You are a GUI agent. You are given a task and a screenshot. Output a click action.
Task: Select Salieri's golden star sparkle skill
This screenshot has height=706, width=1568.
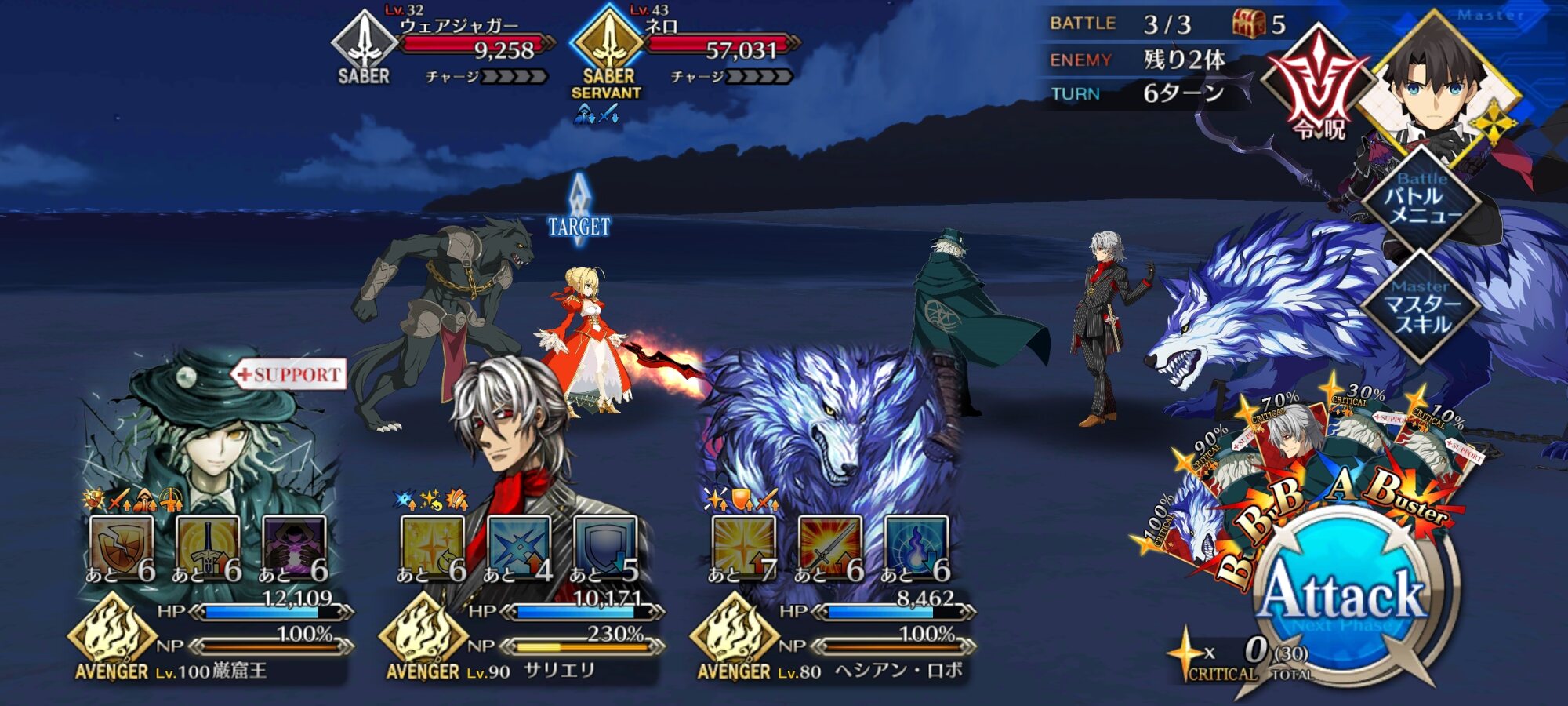[x=432, y=545]
